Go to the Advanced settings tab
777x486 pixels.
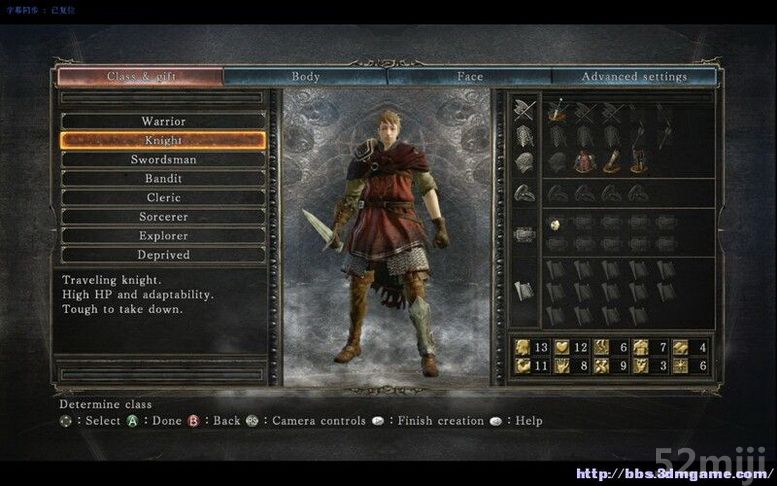point(634,76)
